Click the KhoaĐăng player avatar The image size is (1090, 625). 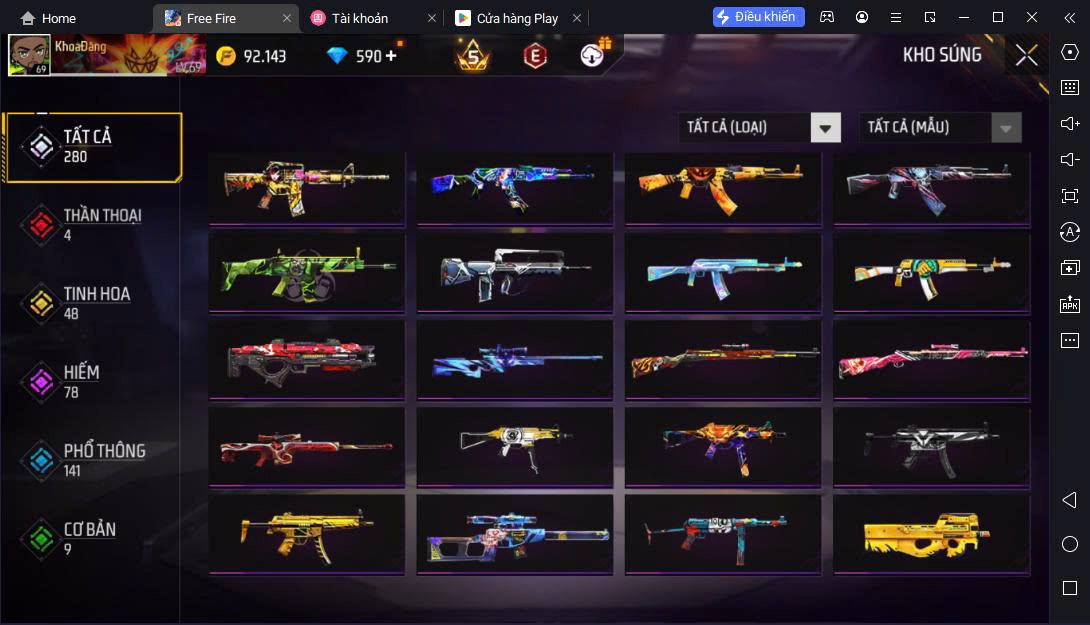29,55
